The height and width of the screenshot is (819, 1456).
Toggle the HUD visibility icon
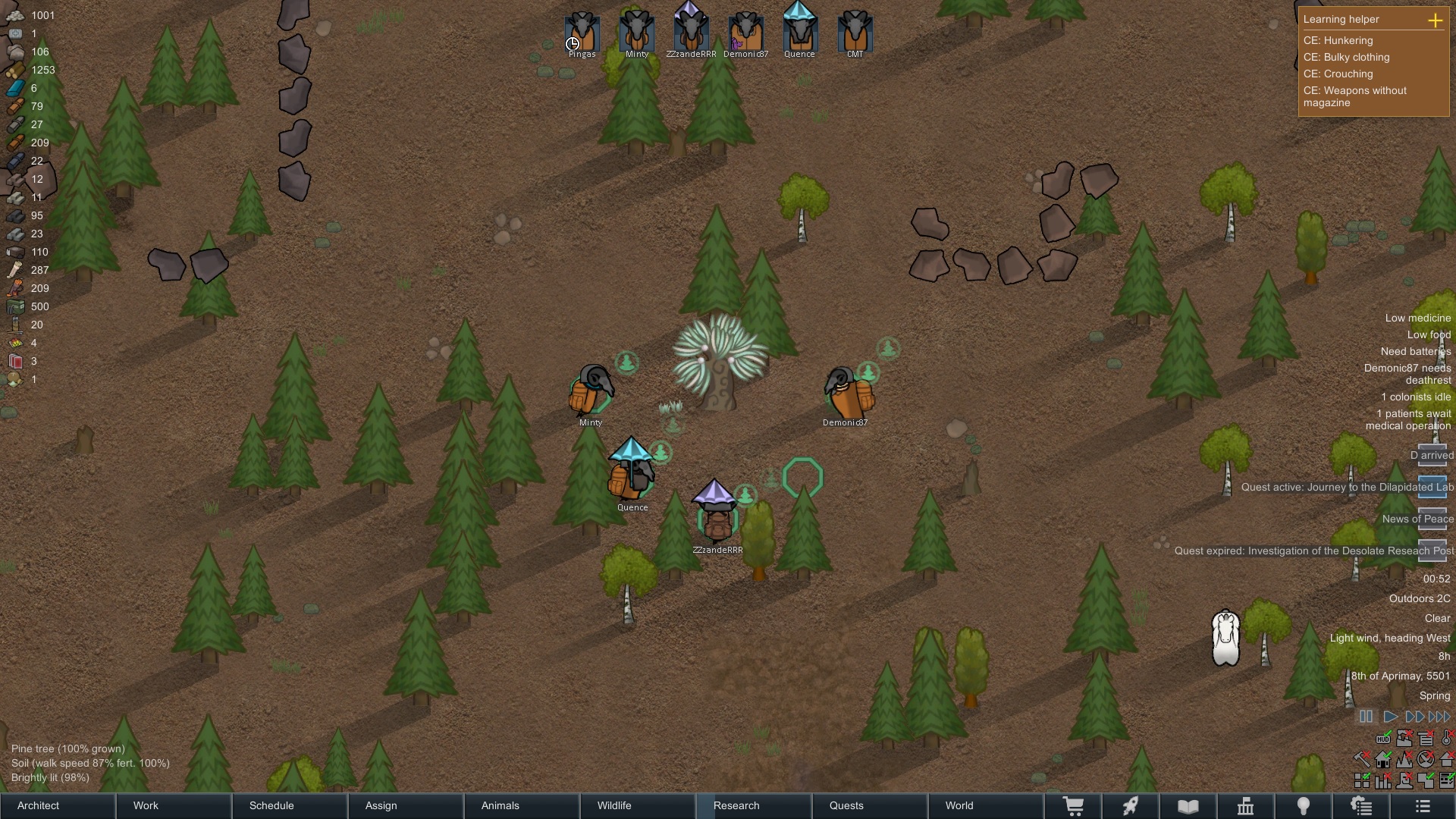pos(1384,739)
